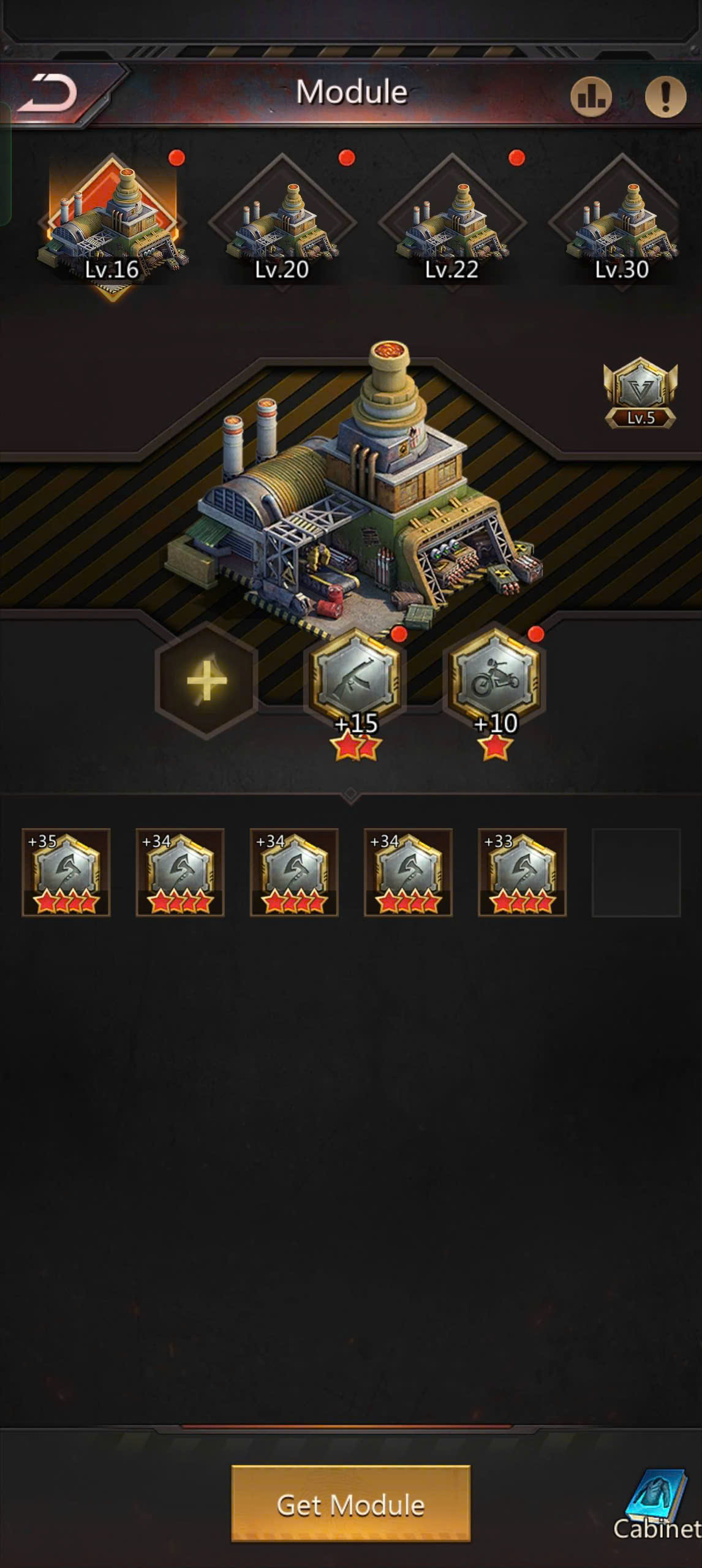Pick the +33 axe module

pos(522,872)
